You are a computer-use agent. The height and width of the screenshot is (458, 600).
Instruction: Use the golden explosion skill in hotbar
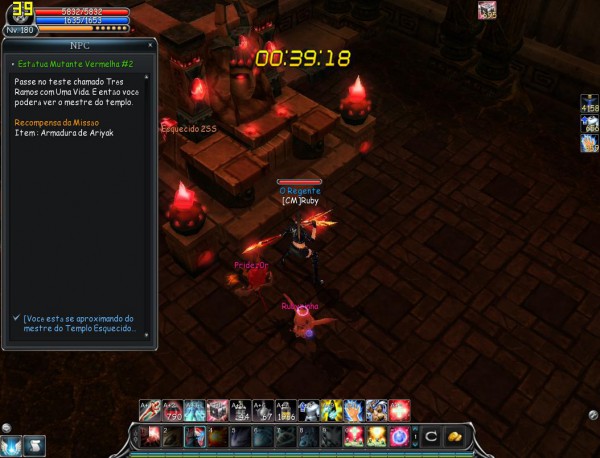tap(376, 436)
